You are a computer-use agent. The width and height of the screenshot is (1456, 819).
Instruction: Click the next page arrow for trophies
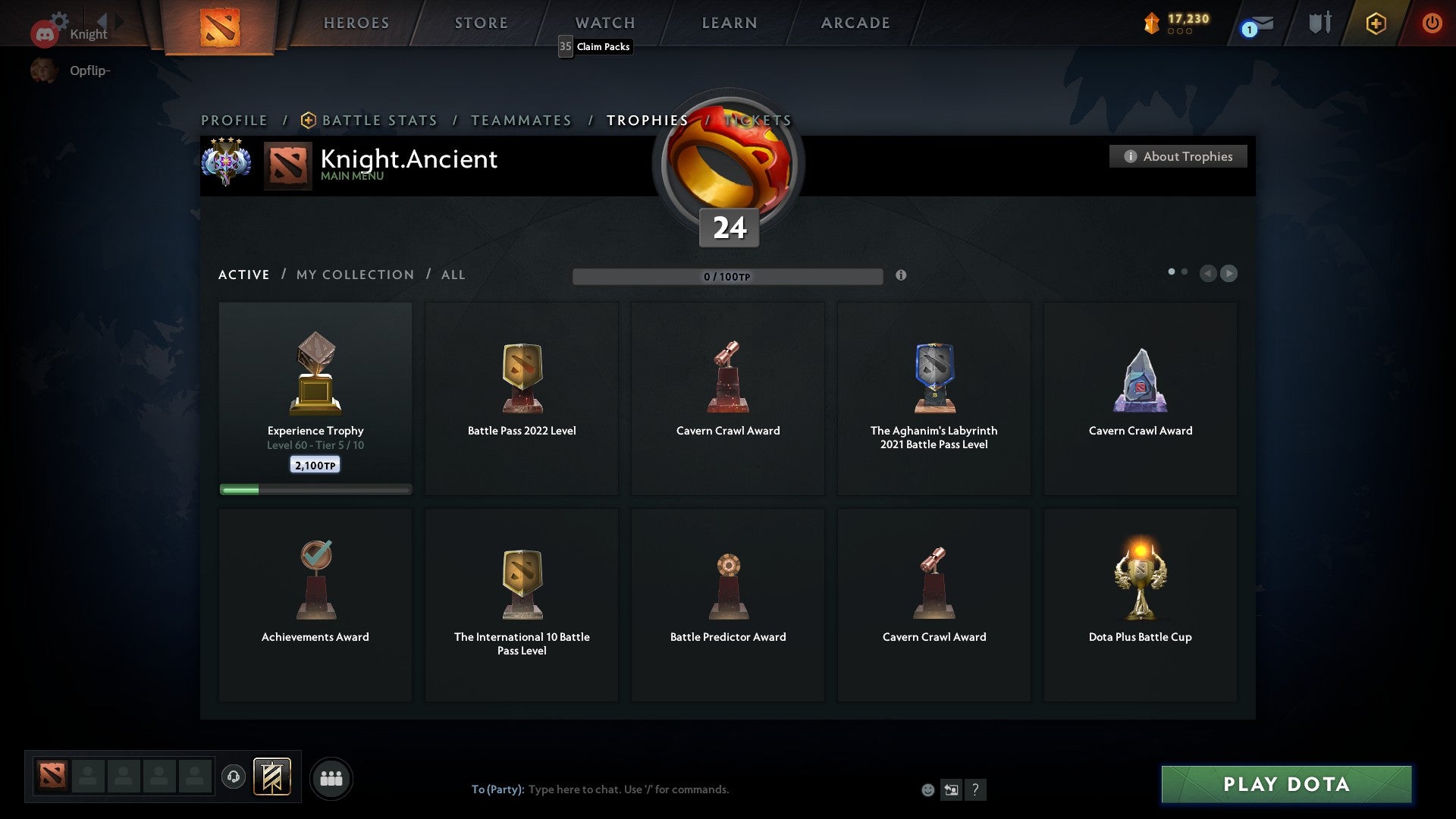pos(1228,274)
